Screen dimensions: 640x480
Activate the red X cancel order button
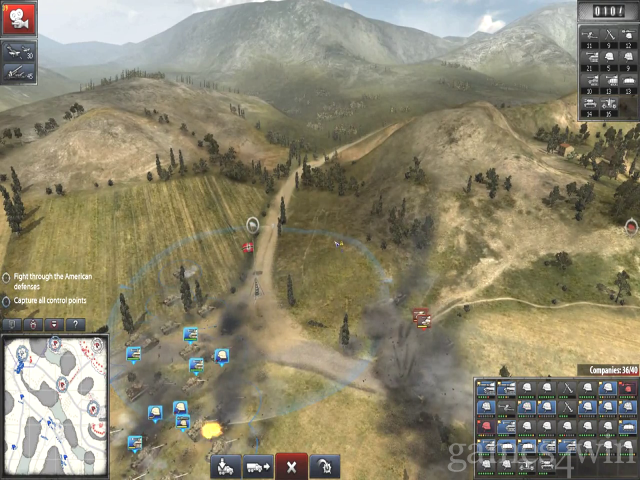pos(290,466)
